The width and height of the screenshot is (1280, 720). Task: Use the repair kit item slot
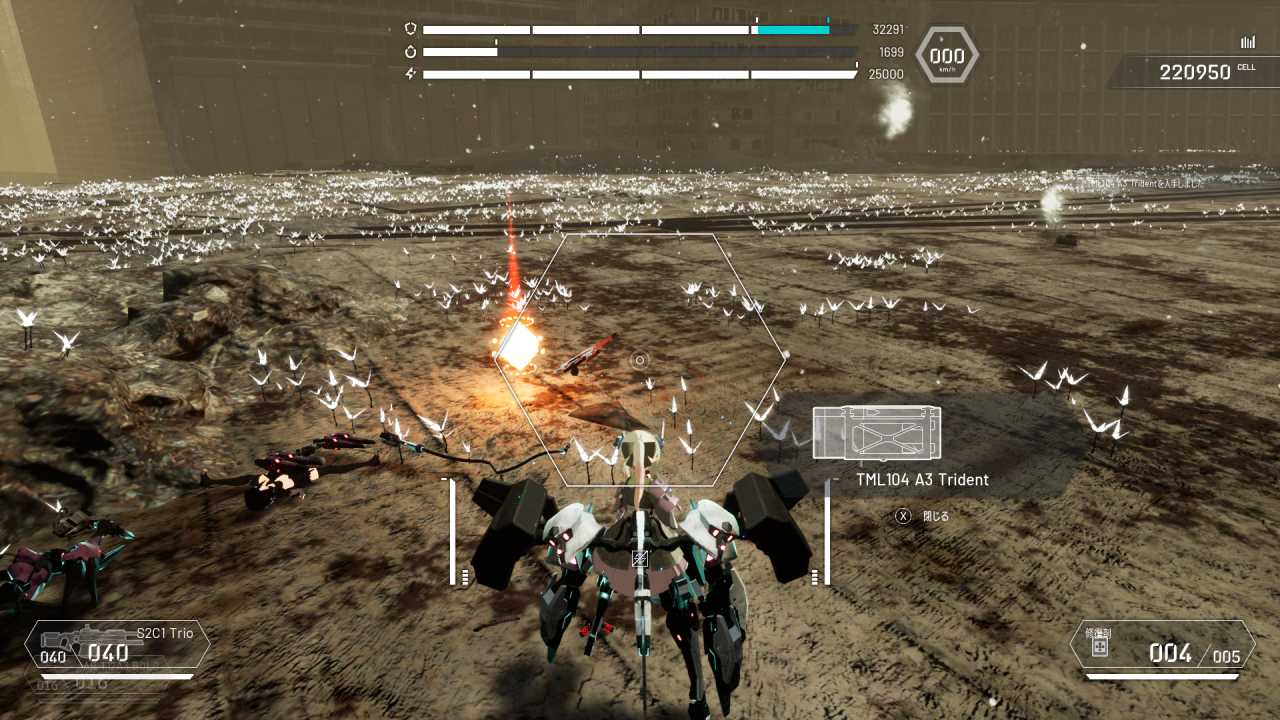click(x=1162, y=645)
